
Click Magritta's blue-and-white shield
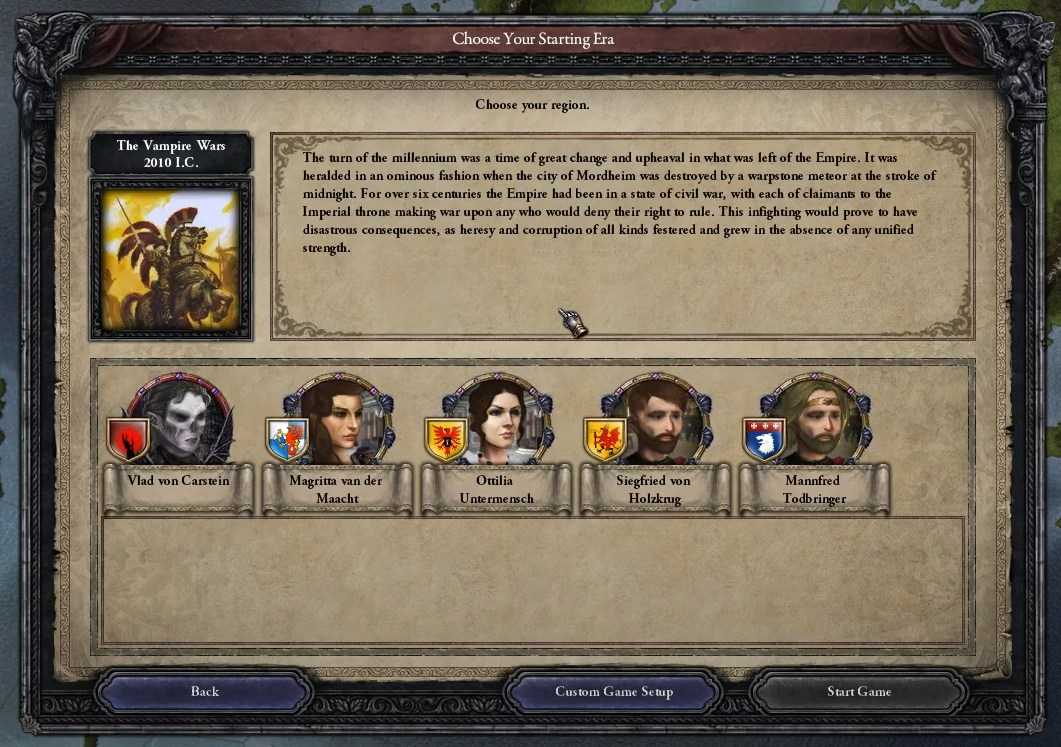(287, 439)
